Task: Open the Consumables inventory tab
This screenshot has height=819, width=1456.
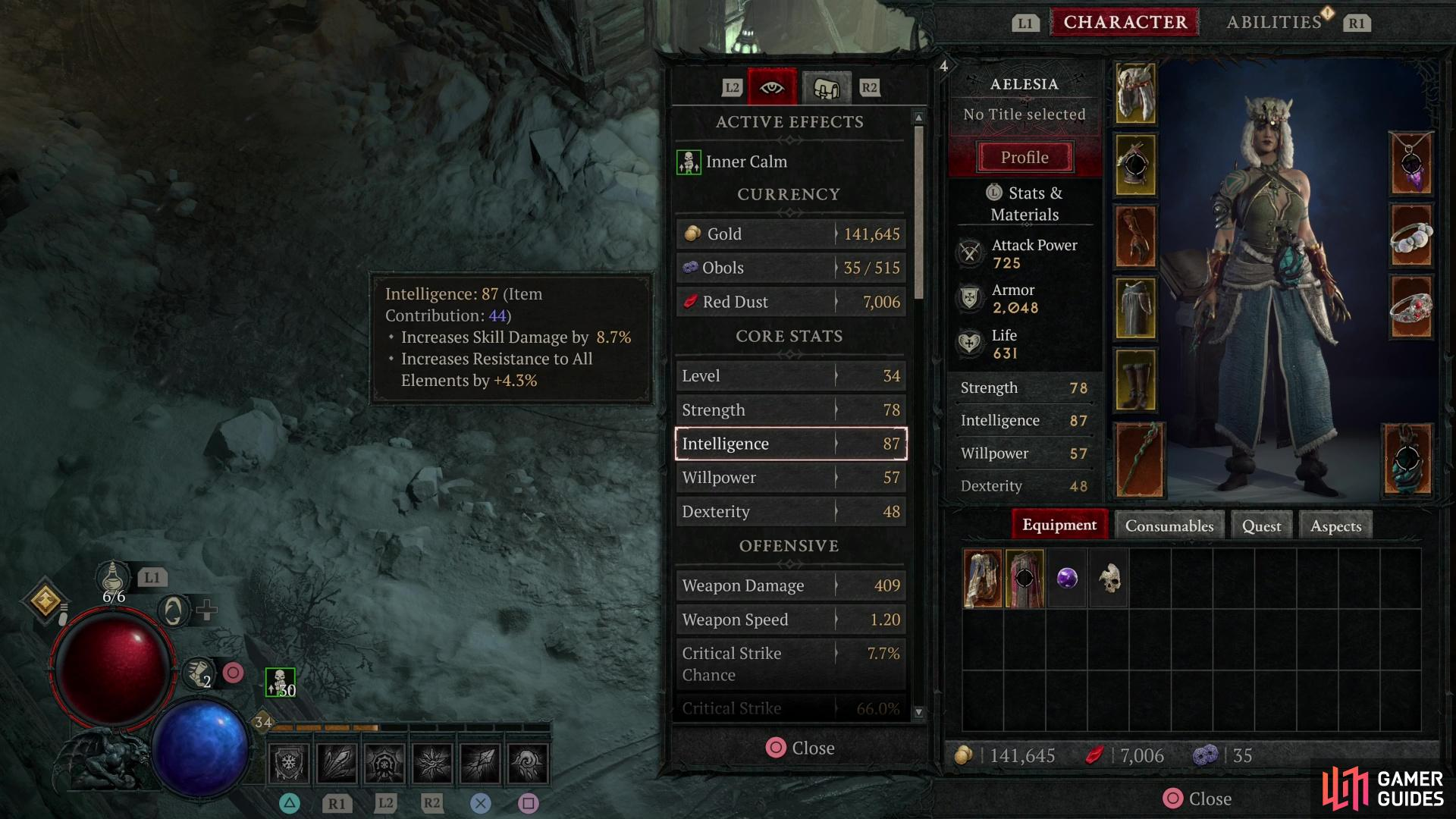Action: [1169, 526]
